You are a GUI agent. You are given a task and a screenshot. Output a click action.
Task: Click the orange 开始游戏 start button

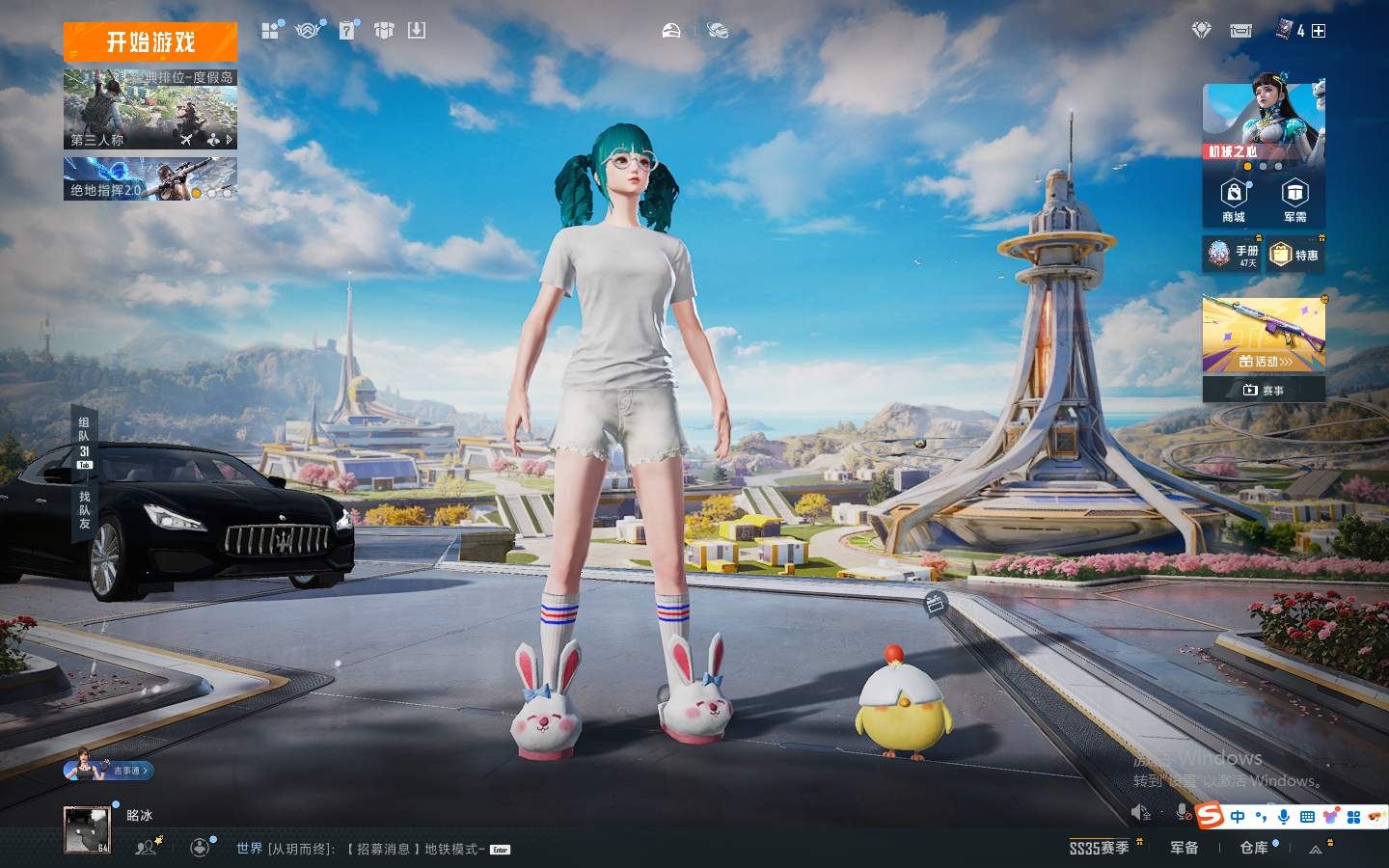coord(150,42)
